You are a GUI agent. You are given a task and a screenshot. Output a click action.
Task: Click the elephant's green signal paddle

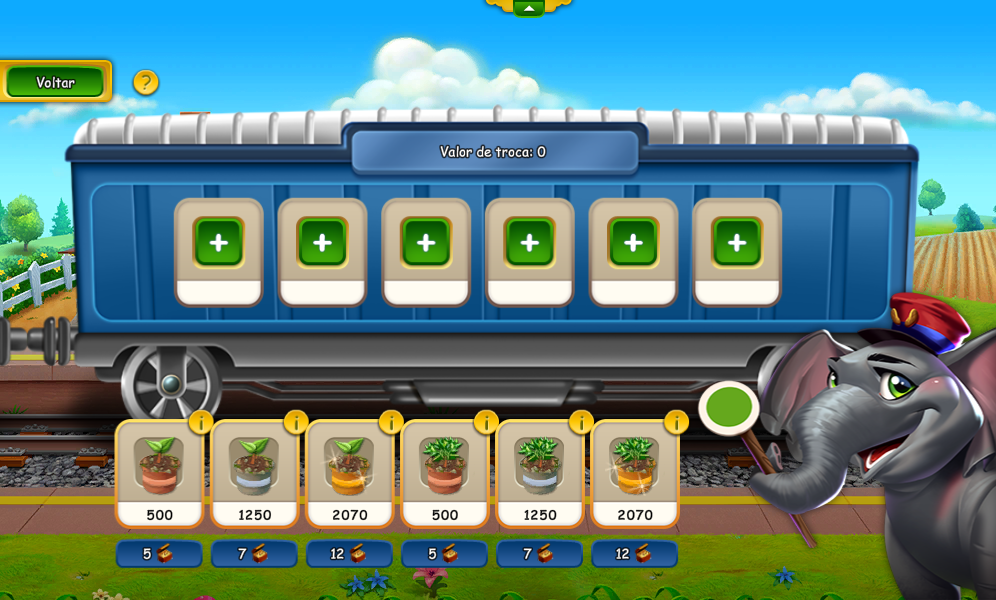(x=729, y=408)
